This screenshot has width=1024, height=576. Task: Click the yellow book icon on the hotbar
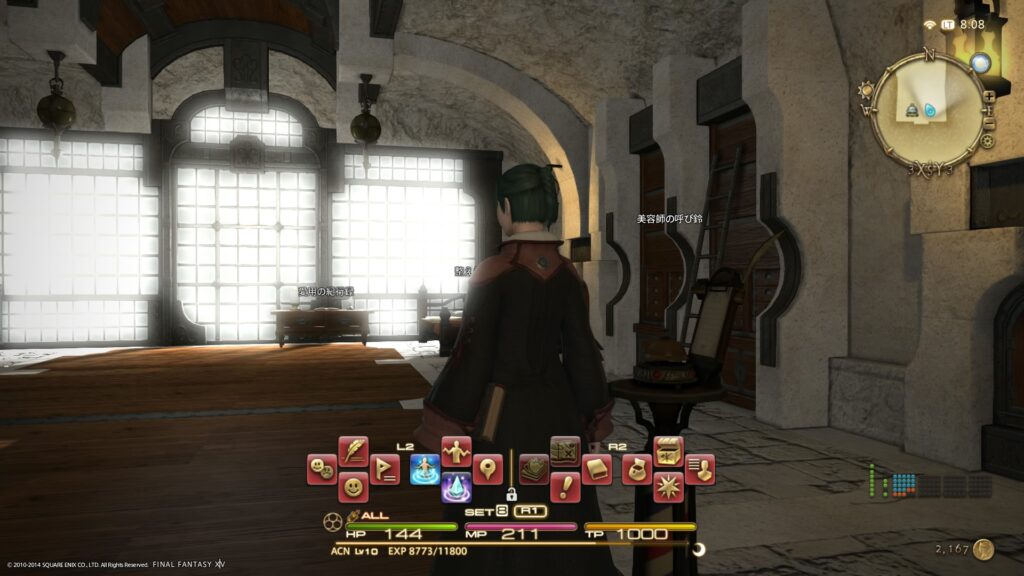click(x=597, y=468)
